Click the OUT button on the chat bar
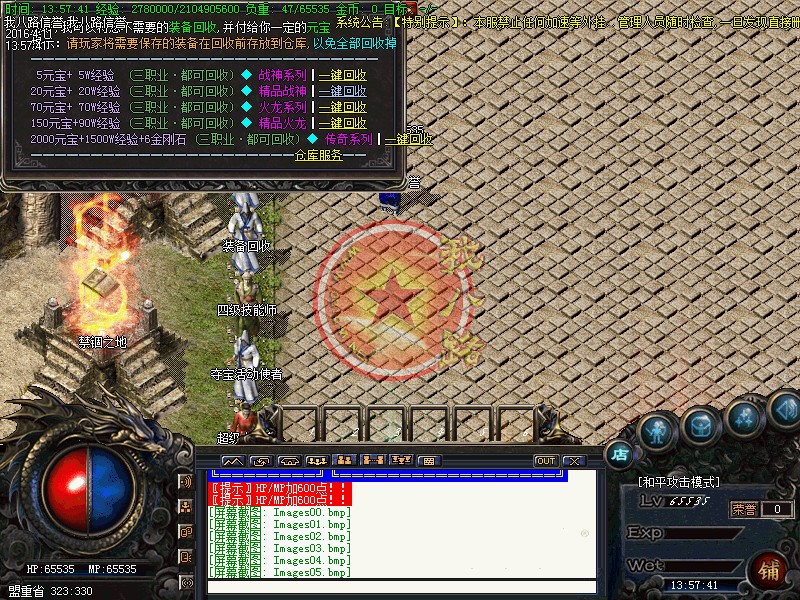 pyautogui.click(x=545, y=461)
